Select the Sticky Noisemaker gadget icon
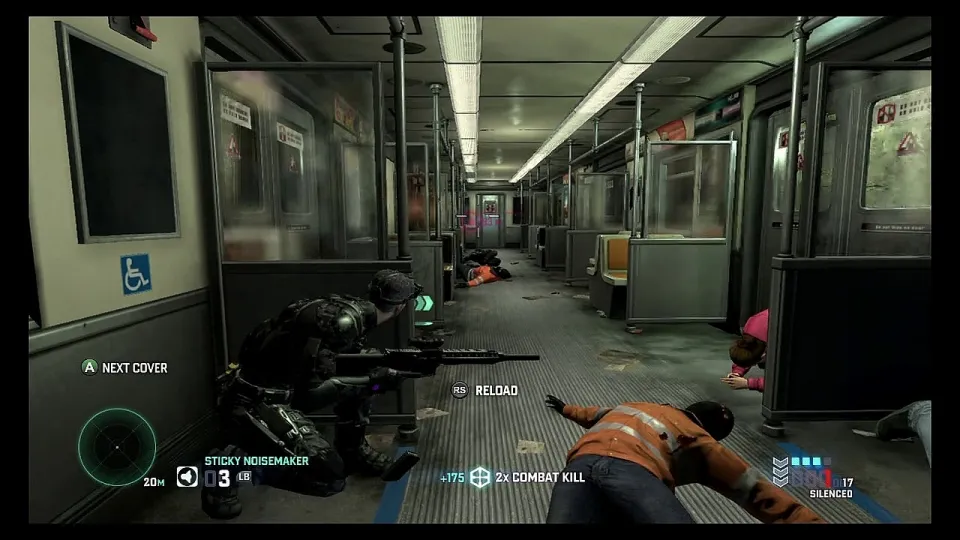The height and width of the screenshot is (540, 960). tap(187, 477)
